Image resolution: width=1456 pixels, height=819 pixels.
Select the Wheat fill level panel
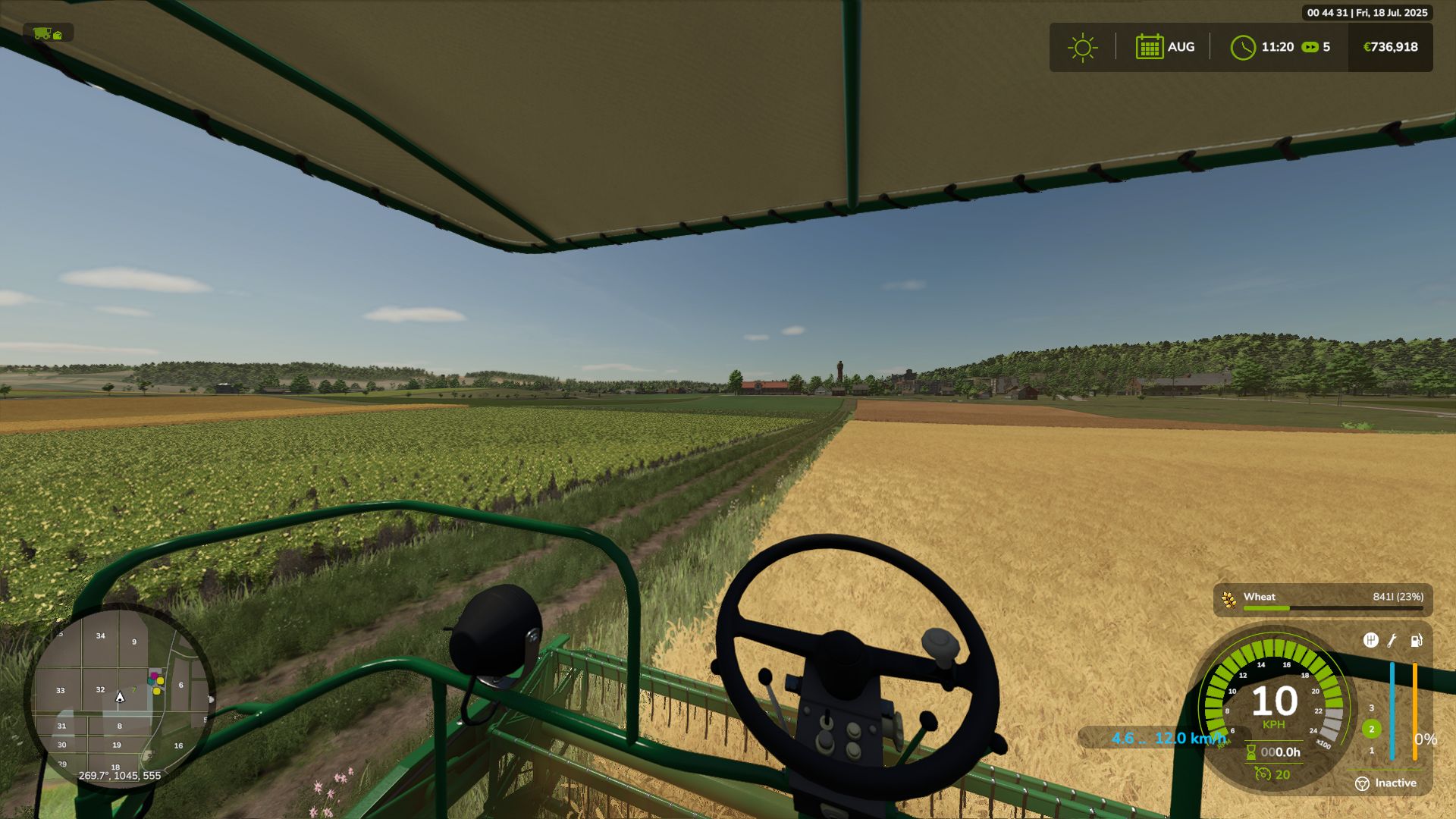pos(1323,601)
